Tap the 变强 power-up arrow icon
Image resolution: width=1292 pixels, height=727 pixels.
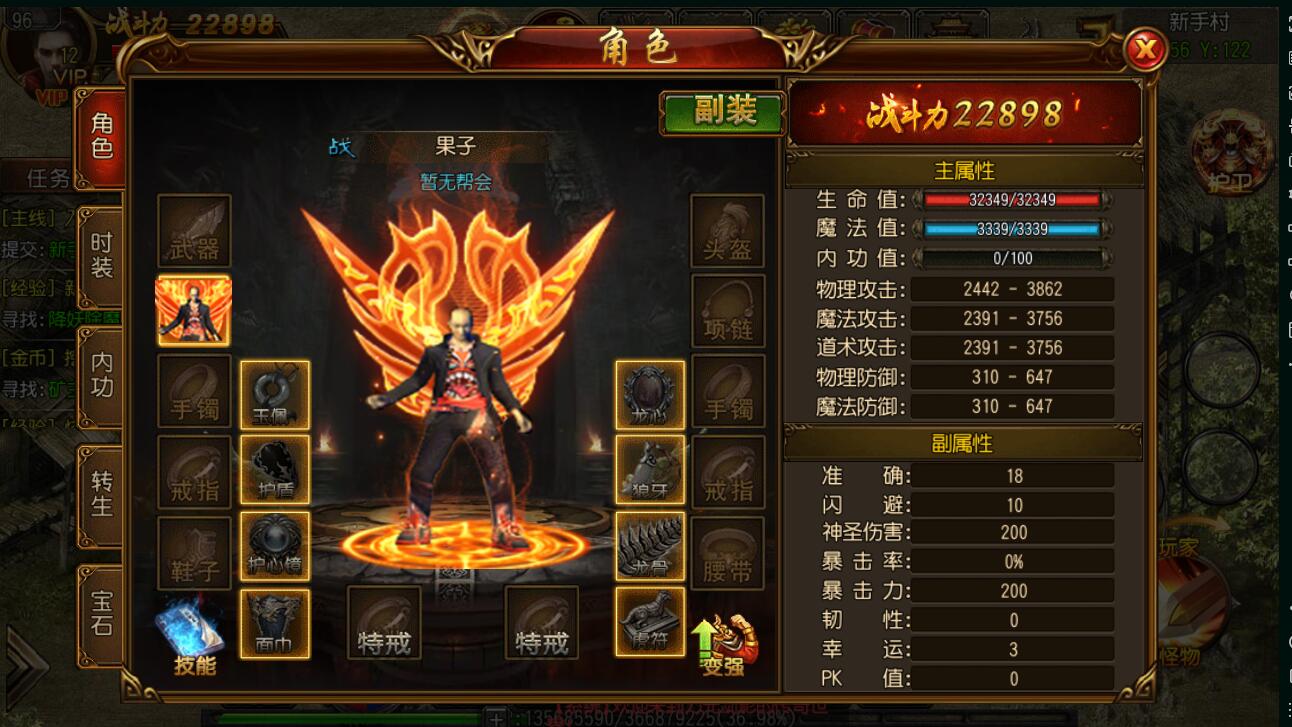click(724, 642)
